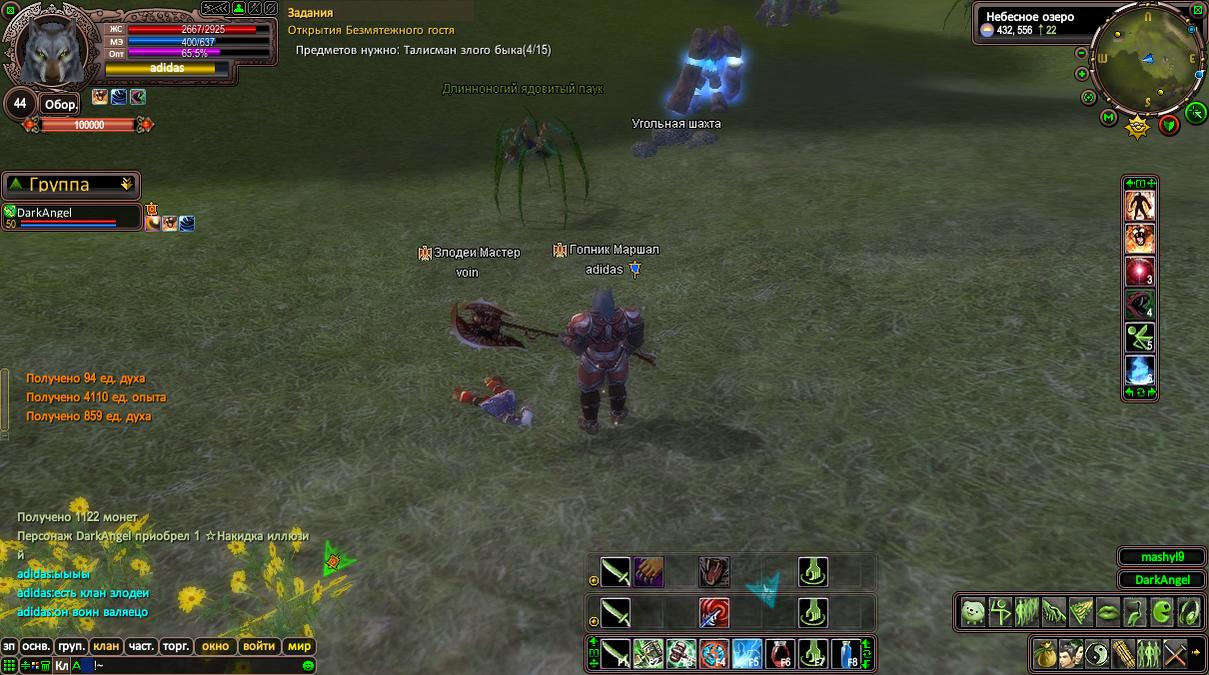The image size is (1209, 675).
Task: Switch chat to the клан tab
Action: point(106,646)
